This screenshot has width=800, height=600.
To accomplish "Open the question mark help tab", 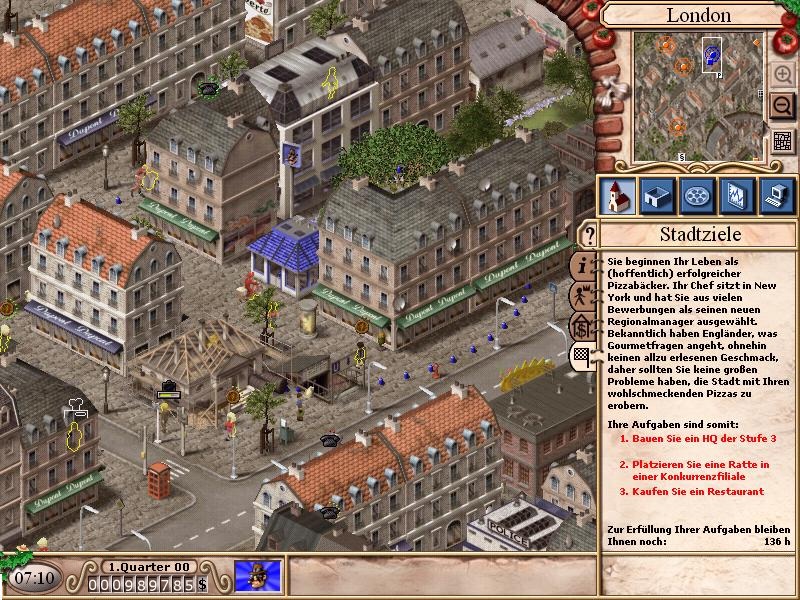I will tap(590, 237).
